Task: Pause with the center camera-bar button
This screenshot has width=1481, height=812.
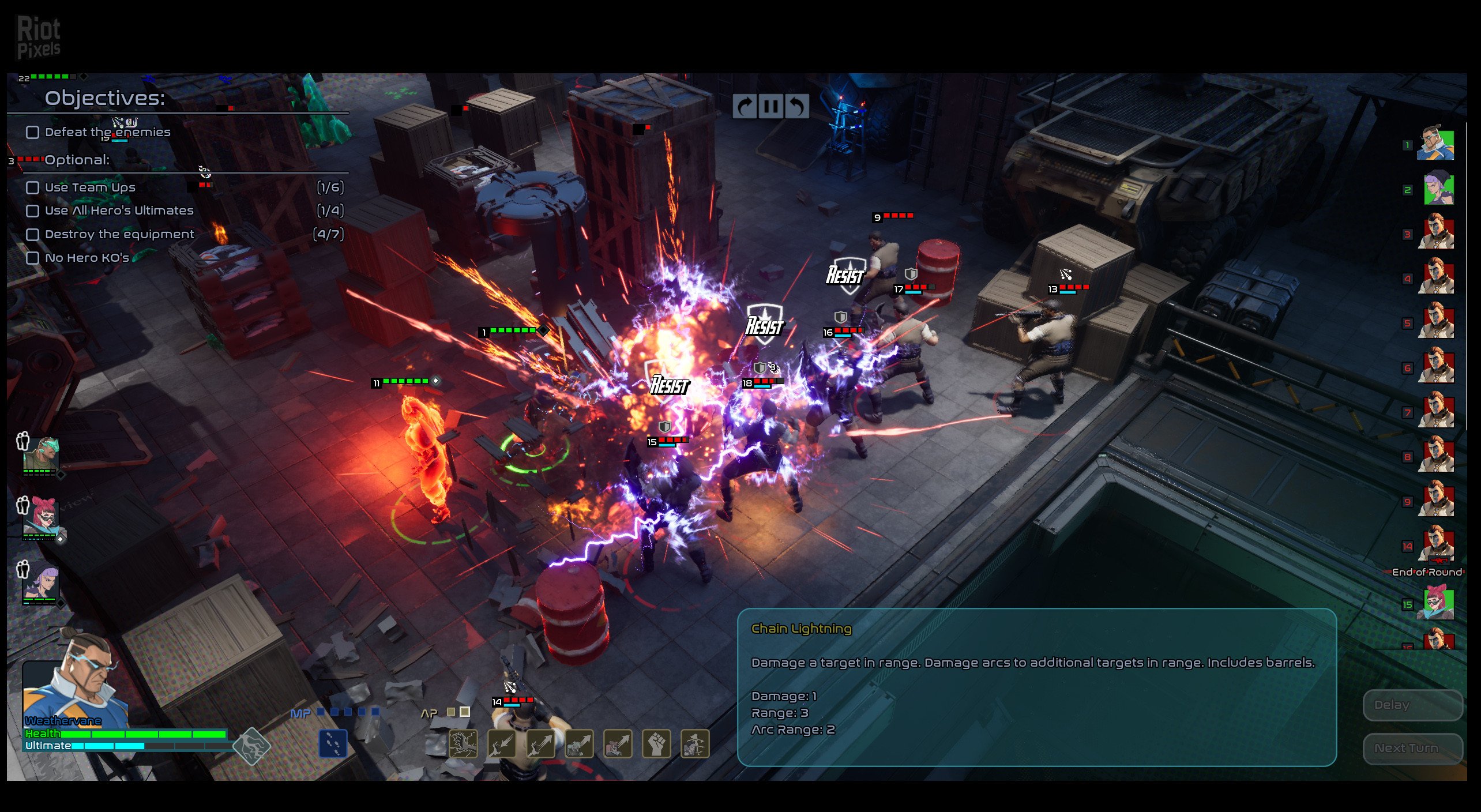Action: click(x=770, y=107)
